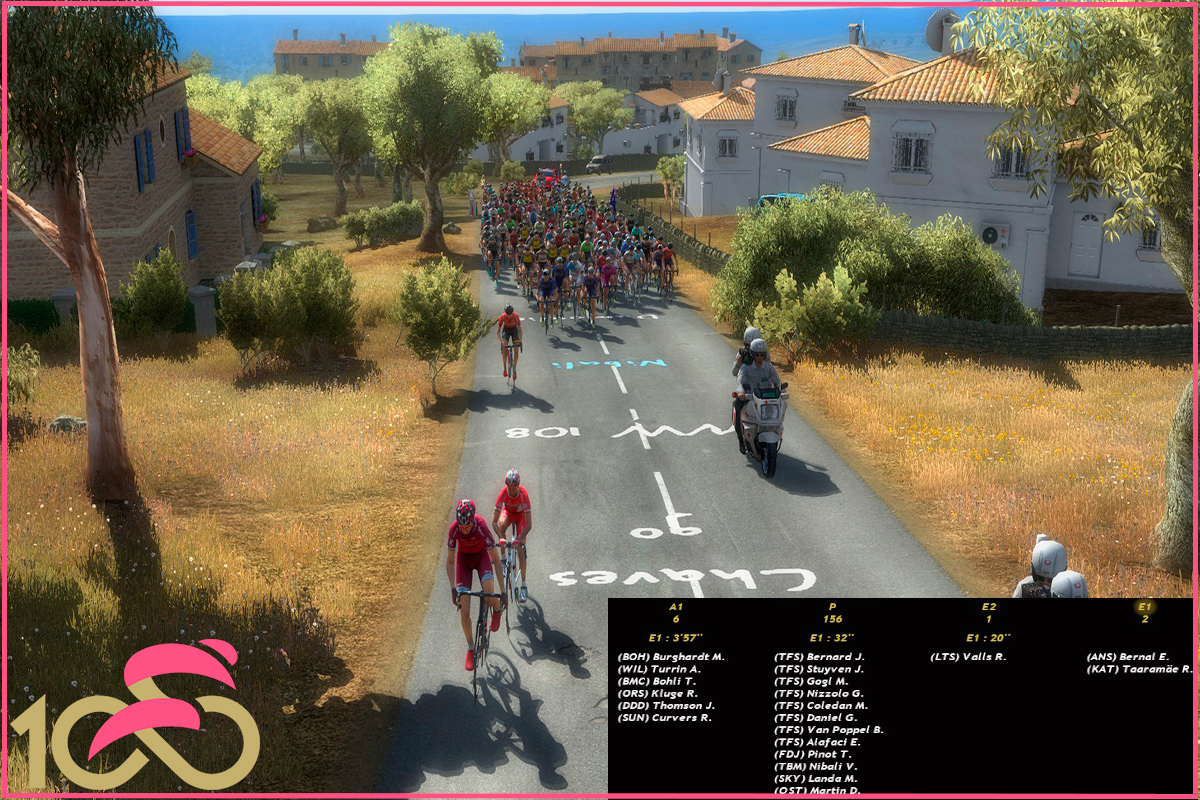Select the P peloton group header
Screen dimensions: 1200x800
click(x=832, y=606)
